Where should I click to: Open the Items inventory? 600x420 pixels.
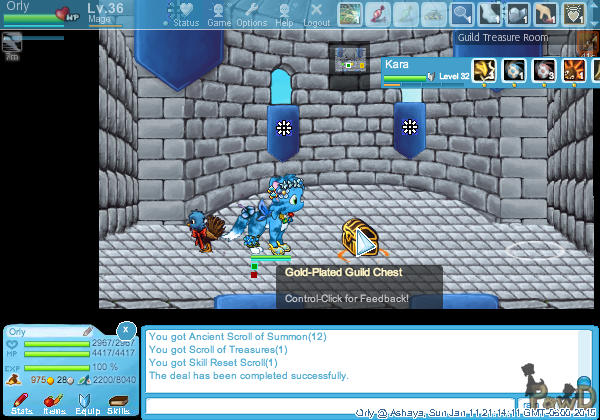53,403
